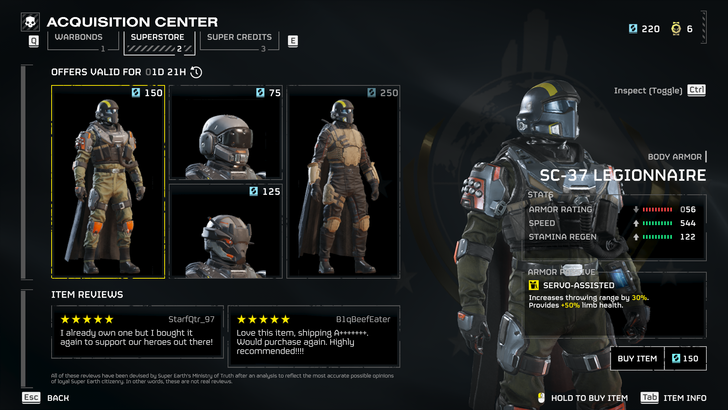Viewport: 728px width, 410px height.
Task: Switch to the Warbonds tab
Action: pos(78,40)
